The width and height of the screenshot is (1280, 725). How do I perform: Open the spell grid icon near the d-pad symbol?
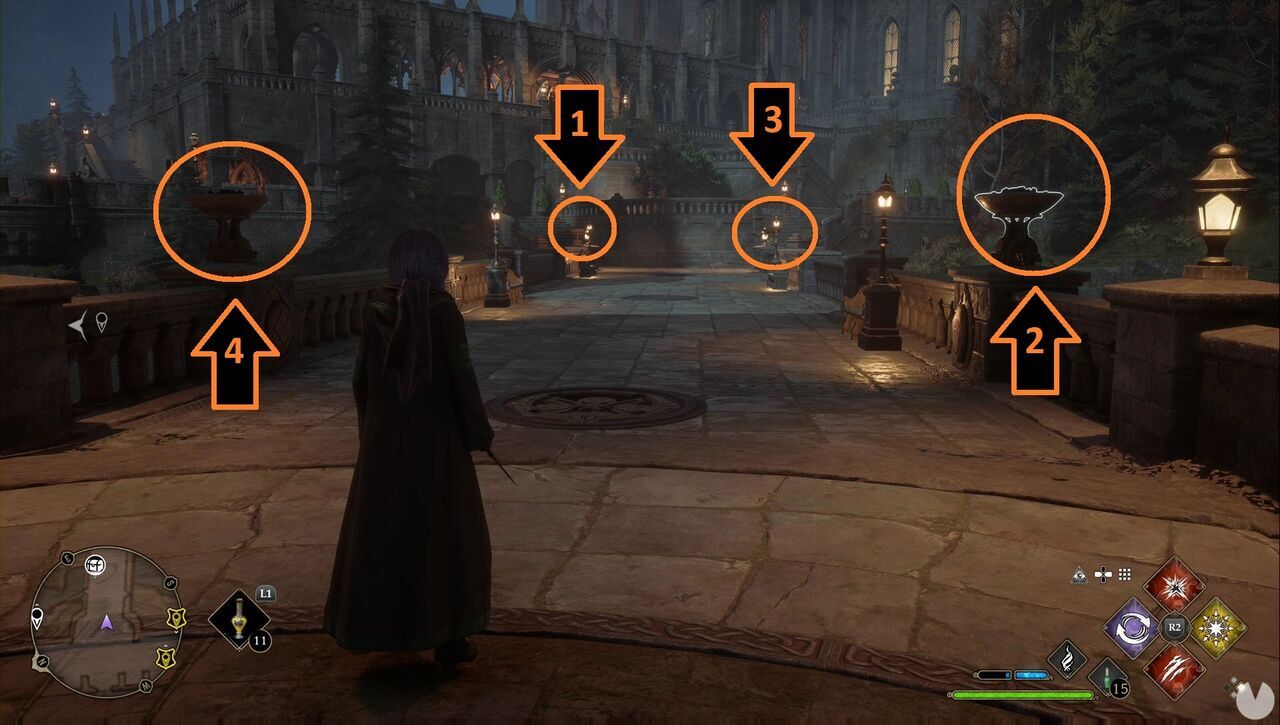1127,574
